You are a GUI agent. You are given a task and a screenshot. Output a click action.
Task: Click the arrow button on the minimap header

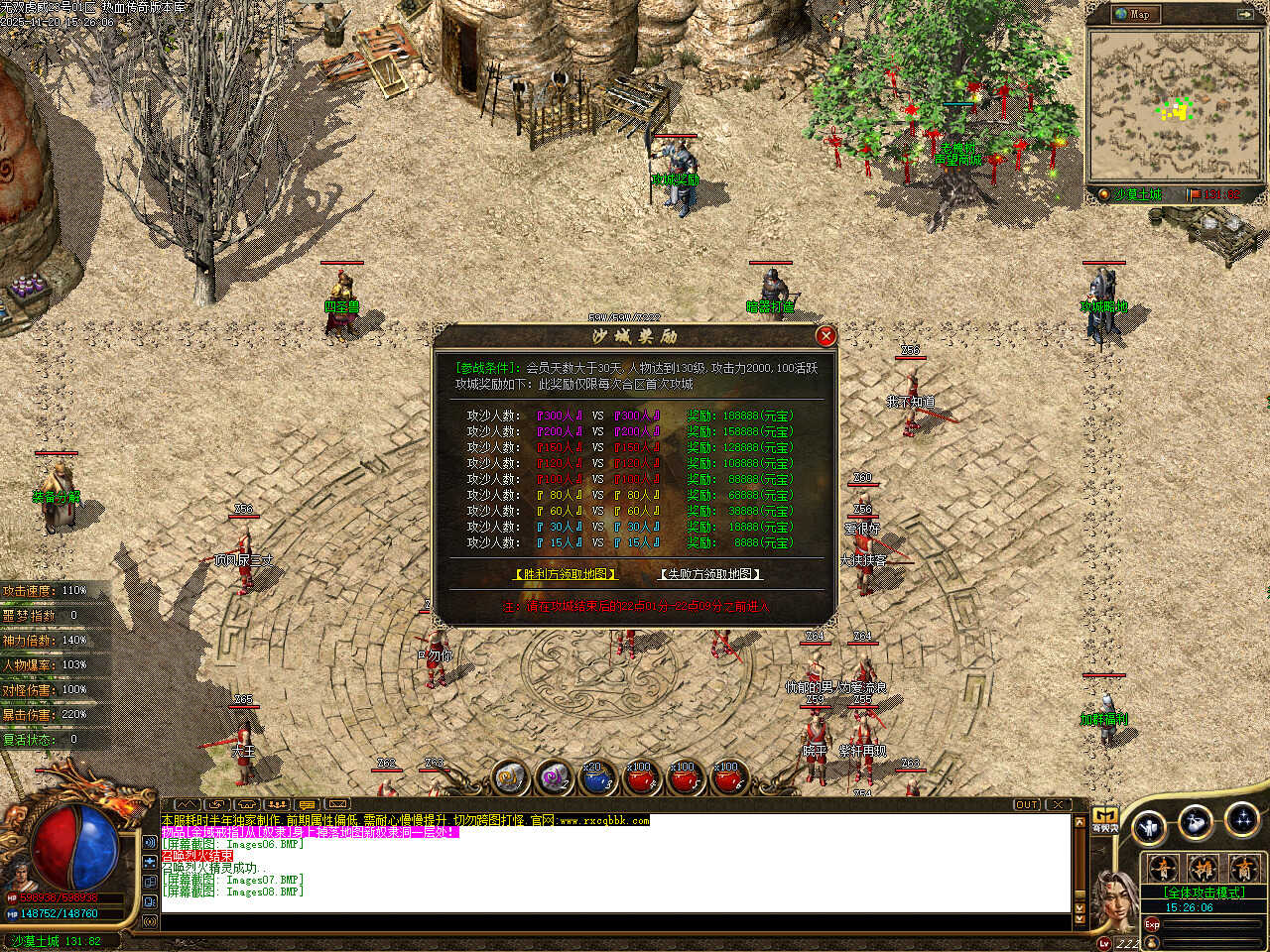coord(1244,14)
